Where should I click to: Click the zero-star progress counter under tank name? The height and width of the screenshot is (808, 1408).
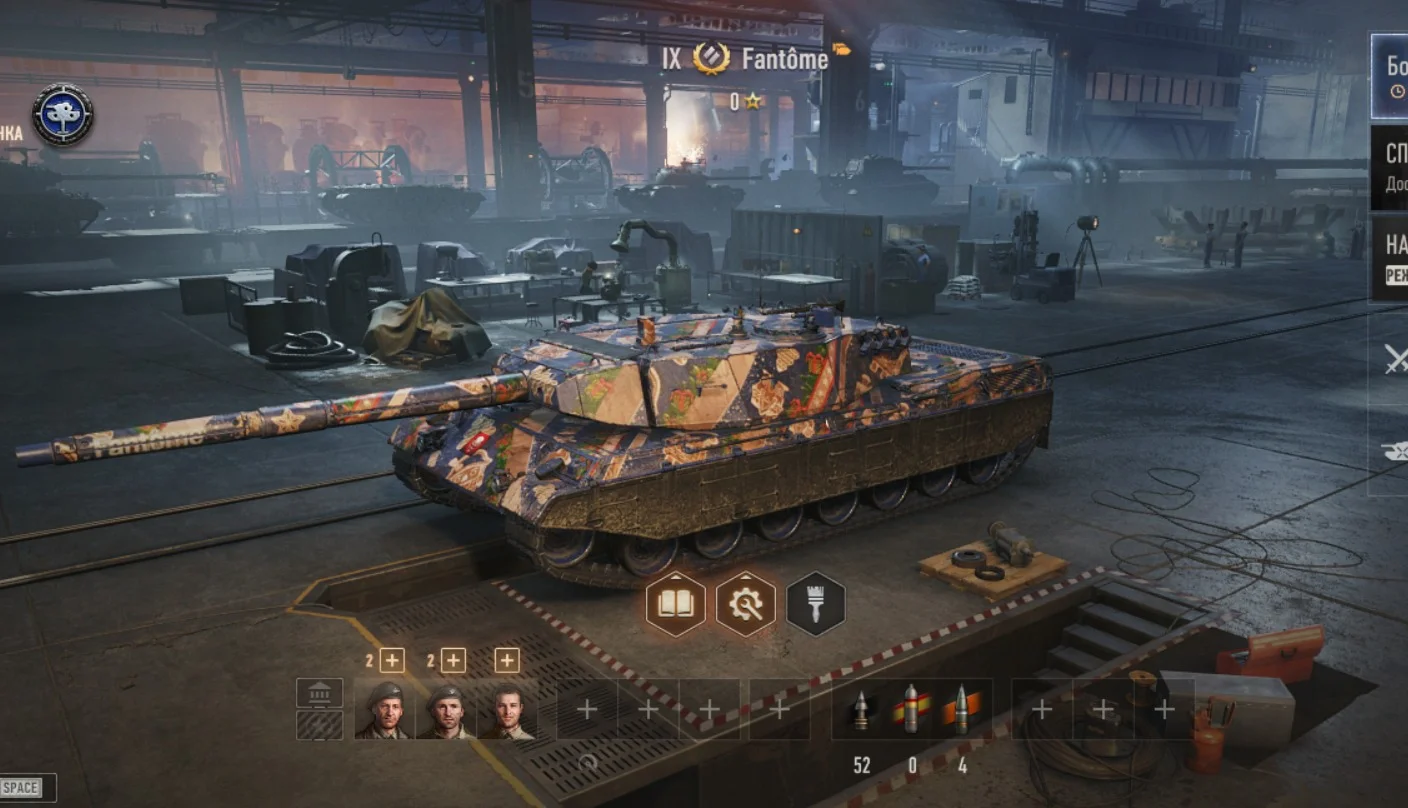[x=743, y=100]
